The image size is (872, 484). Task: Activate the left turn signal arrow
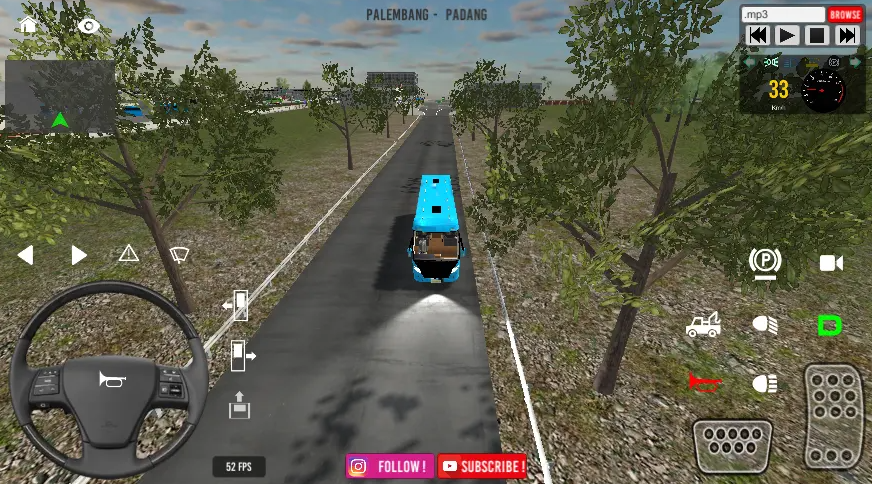(x=26, y=255)
